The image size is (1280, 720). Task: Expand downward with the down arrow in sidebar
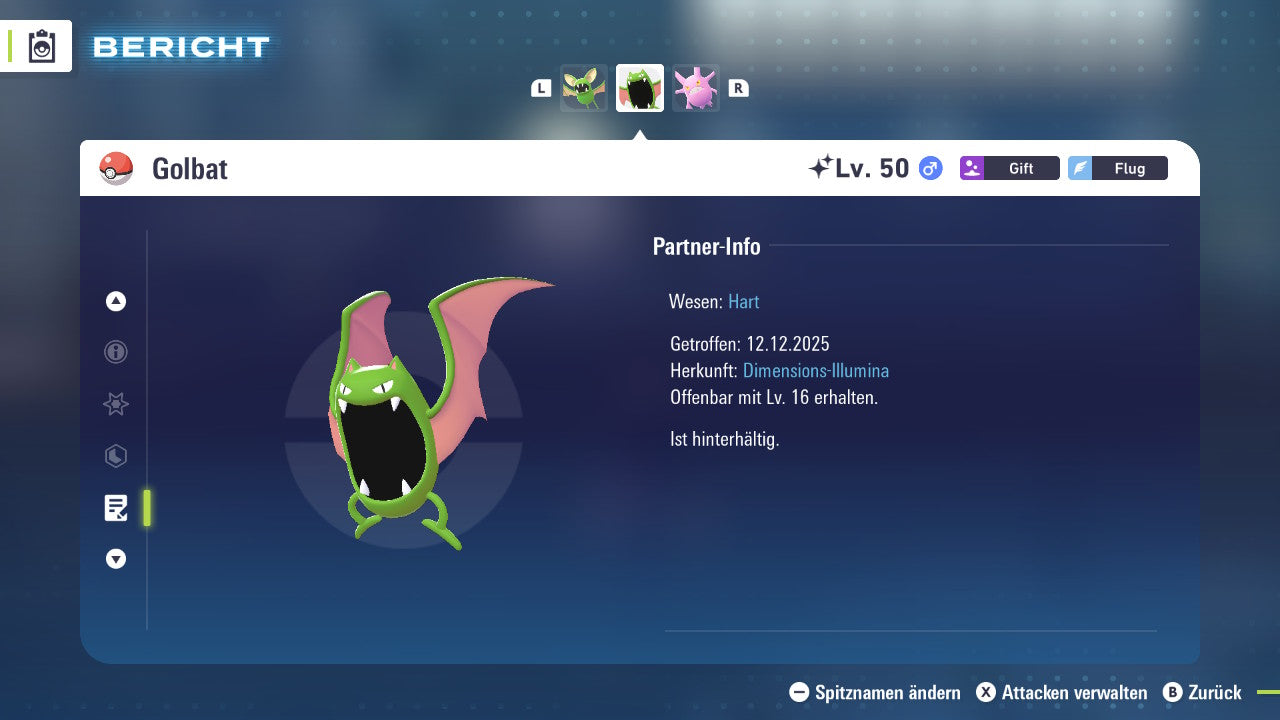click(x=115, y=559)
